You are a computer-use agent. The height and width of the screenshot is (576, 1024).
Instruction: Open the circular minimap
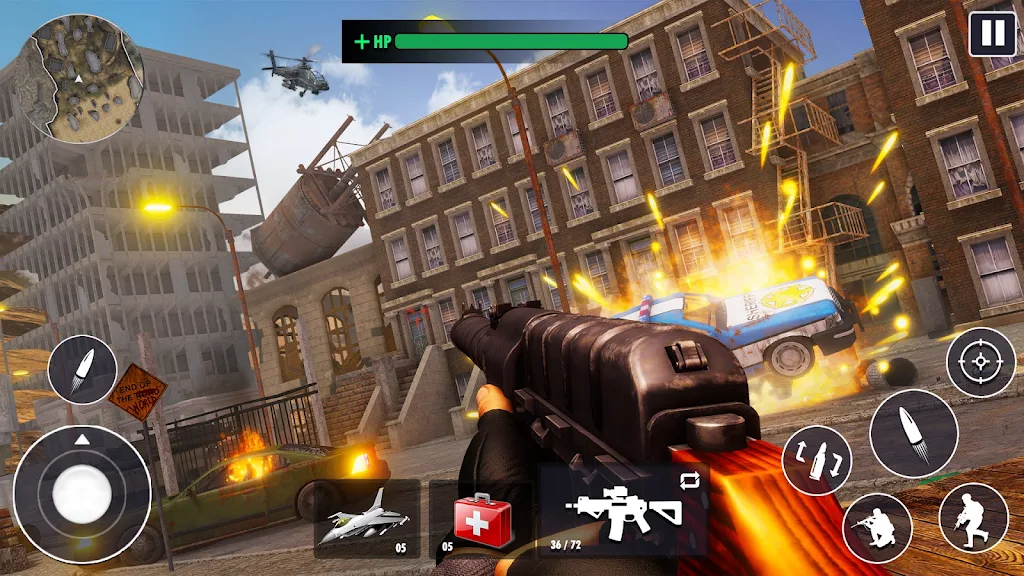pyautogui.click(x=83, y=79)
